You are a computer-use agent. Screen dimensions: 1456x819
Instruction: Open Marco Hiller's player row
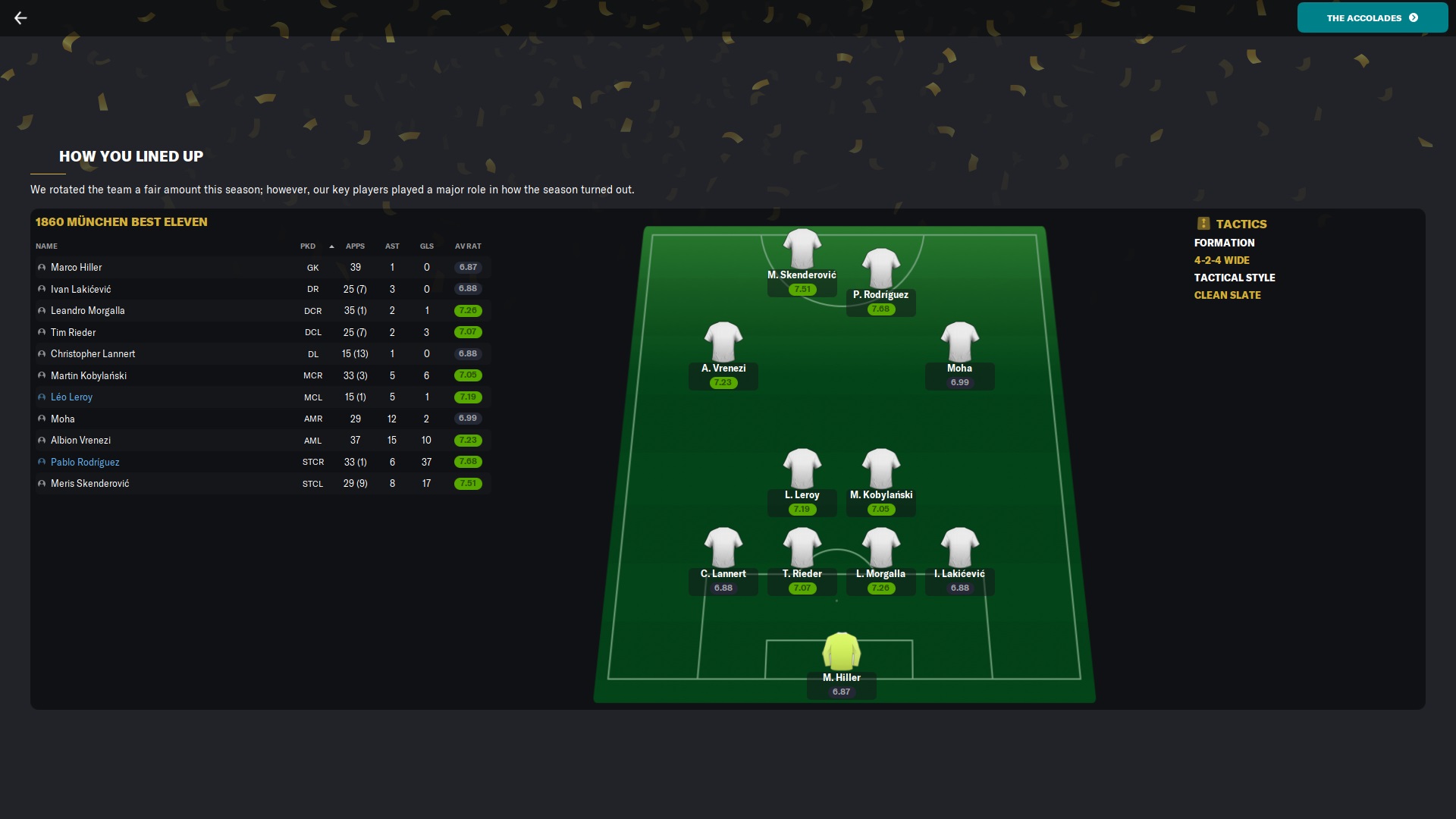76,268
